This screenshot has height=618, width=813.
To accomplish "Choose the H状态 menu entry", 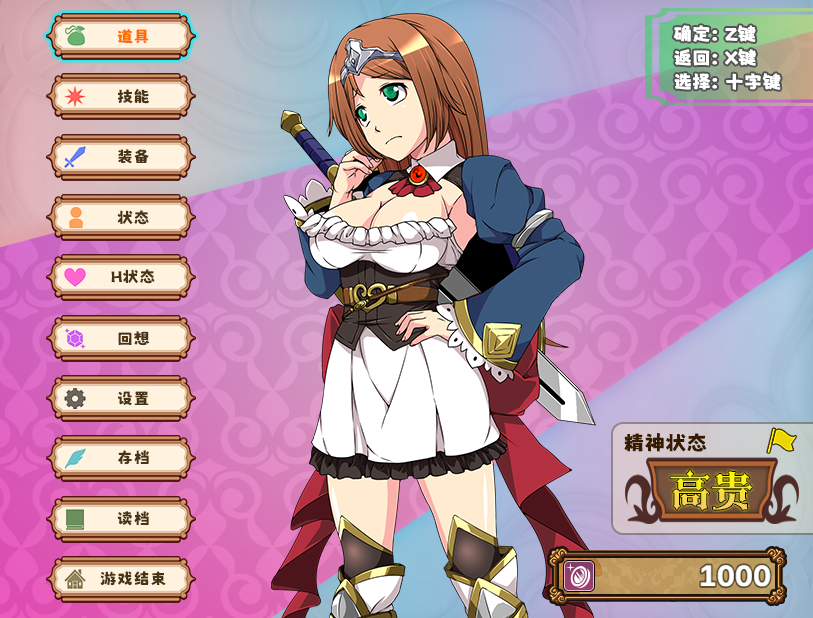I will pos(121,277).
